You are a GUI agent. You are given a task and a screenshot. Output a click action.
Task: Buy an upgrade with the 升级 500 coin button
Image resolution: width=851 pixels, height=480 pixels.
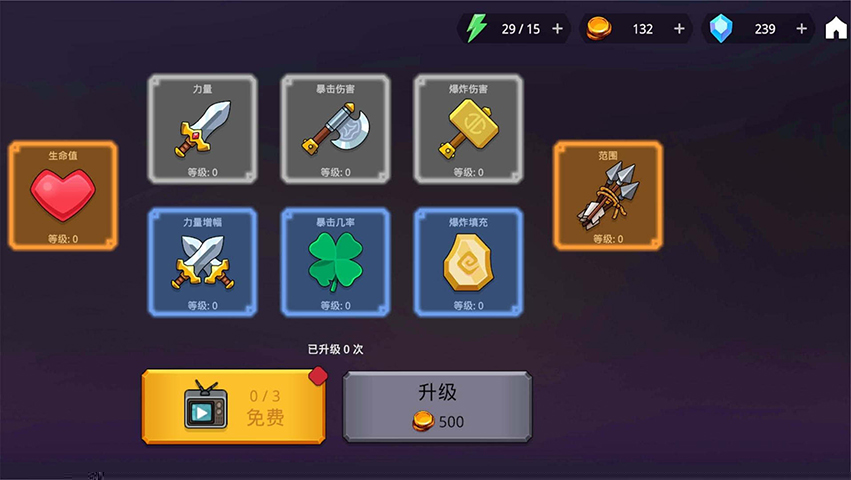(437, 407)
